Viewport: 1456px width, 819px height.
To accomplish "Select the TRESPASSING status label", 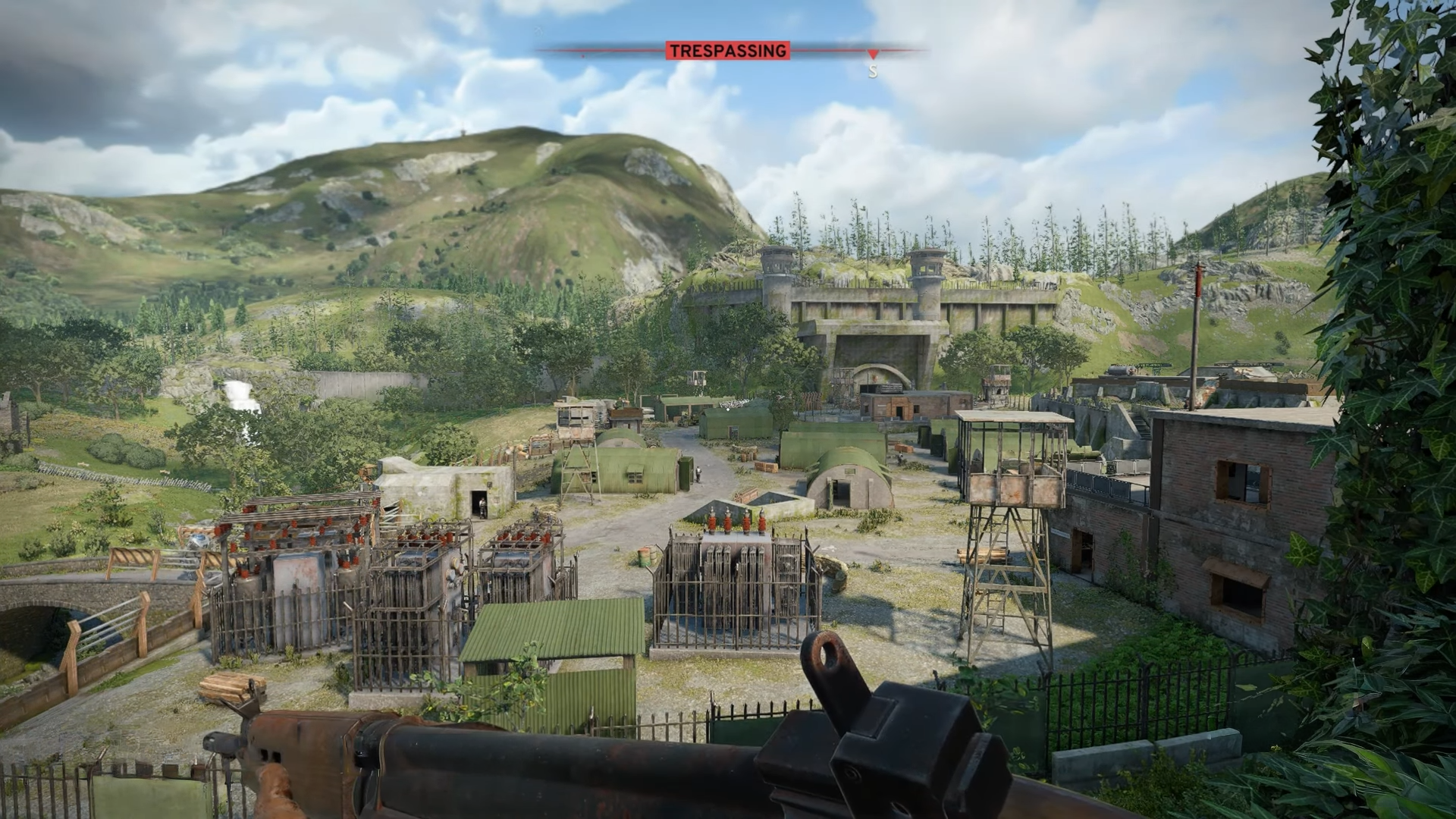I will point(727,51).
